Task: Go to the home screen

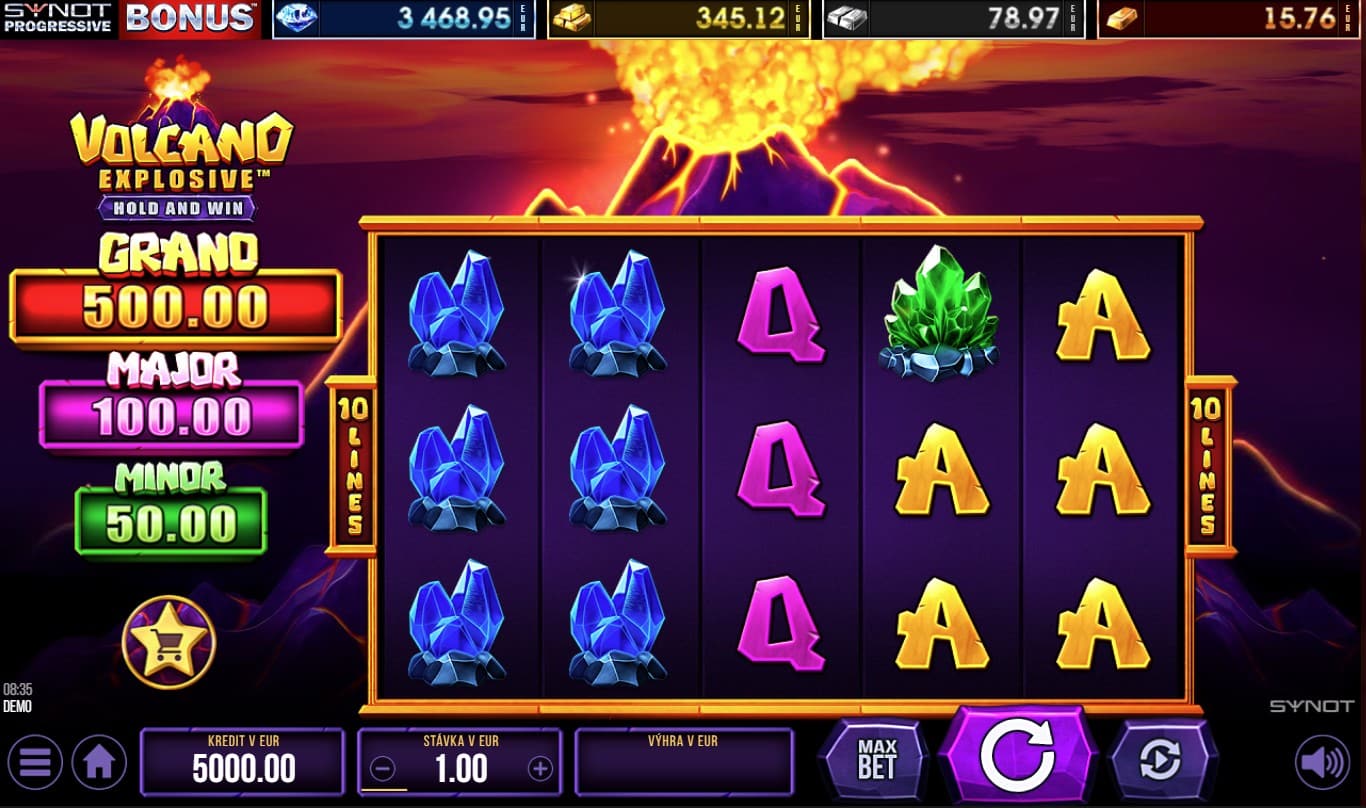Action: tap(99, 763)
